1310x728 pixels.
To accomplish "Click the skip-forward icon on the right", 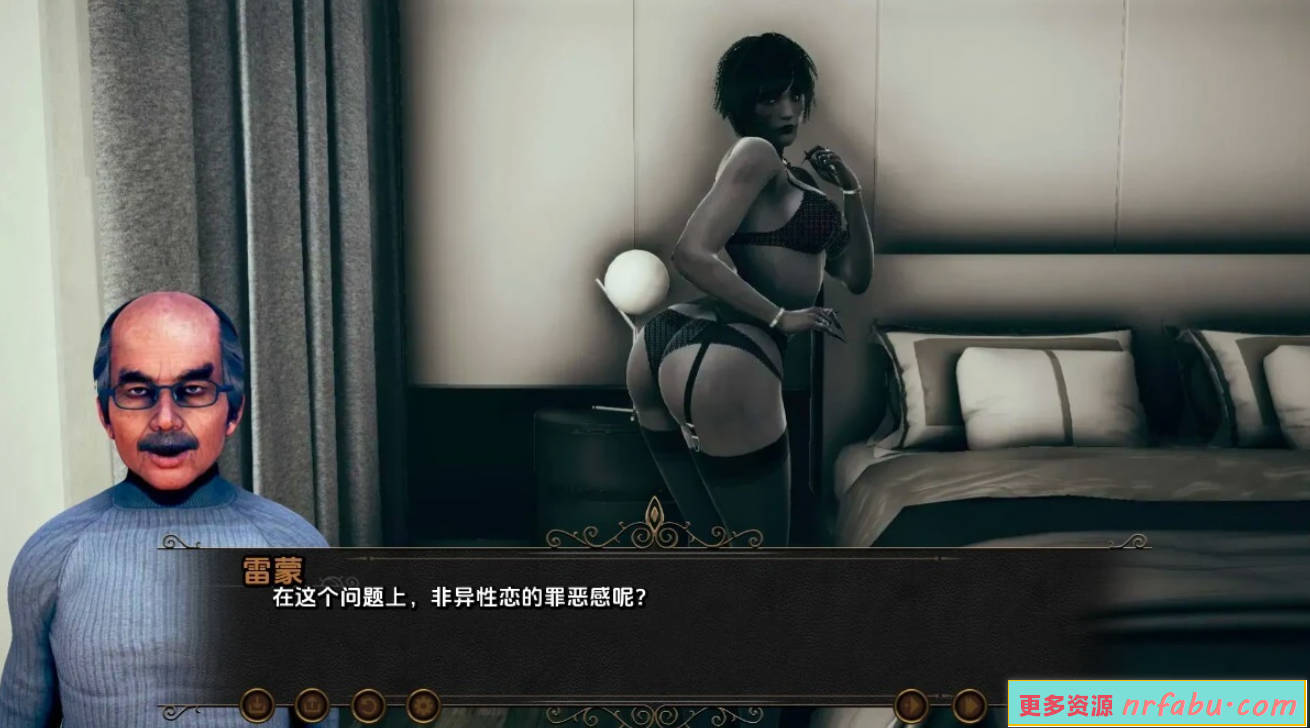I will [x=909, y=707].
